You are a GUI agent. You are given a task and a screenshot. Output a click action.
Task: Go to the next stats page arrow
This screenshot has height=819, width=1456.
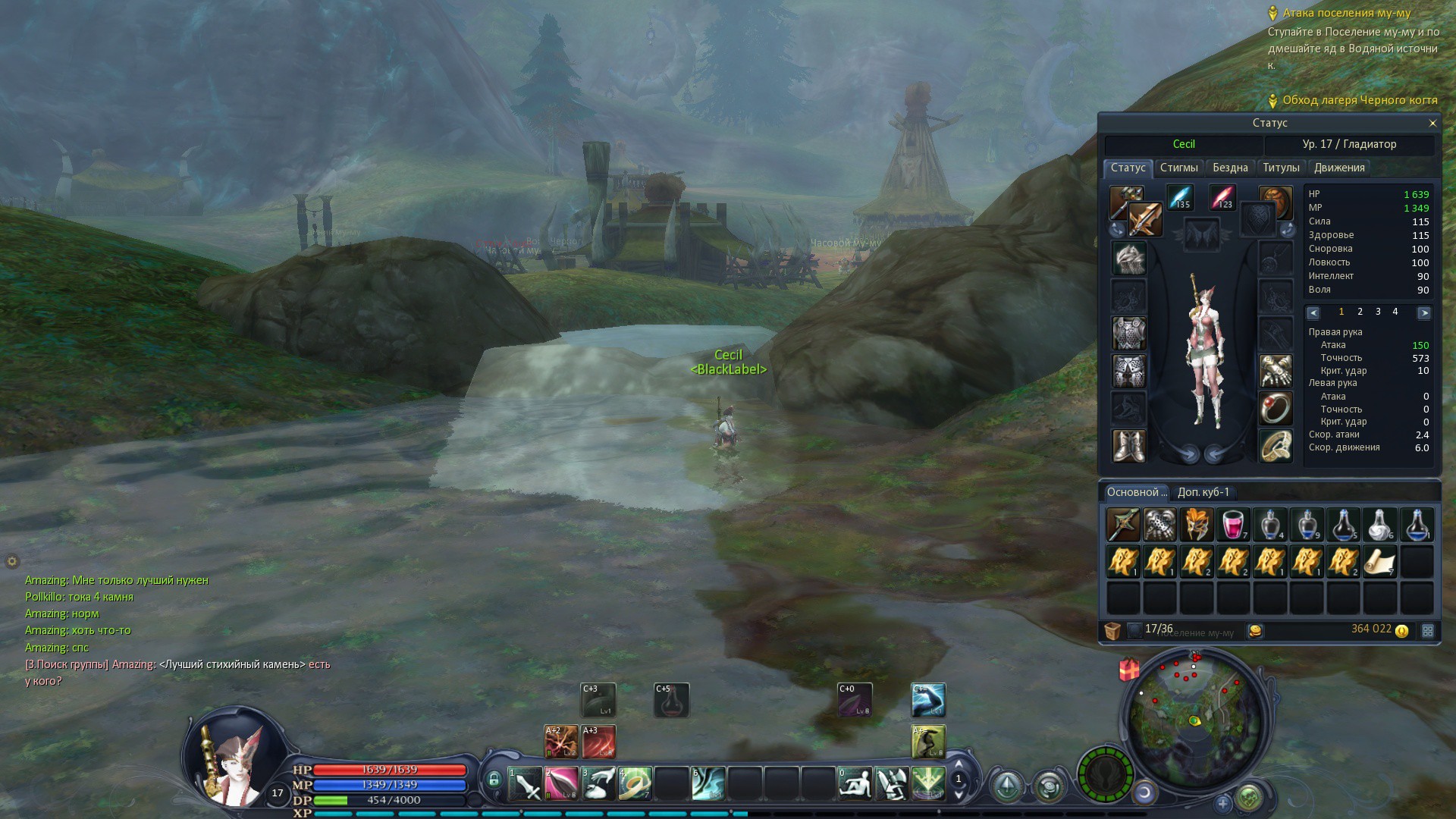tap(1423, 312)
